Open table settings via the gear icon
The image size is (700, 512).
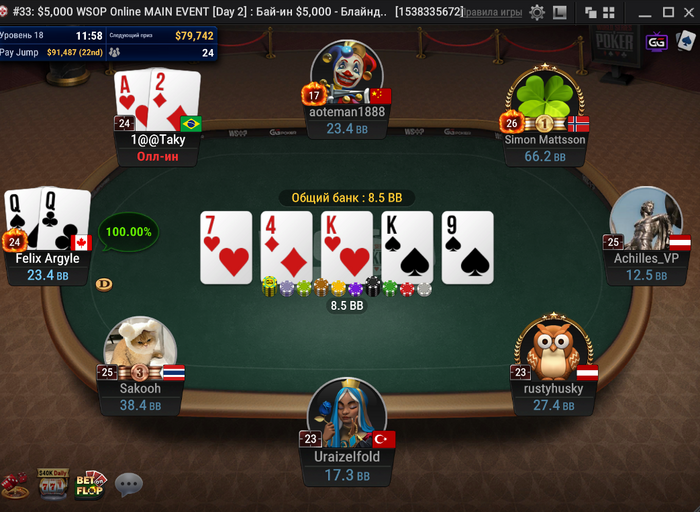coord(537,13)
